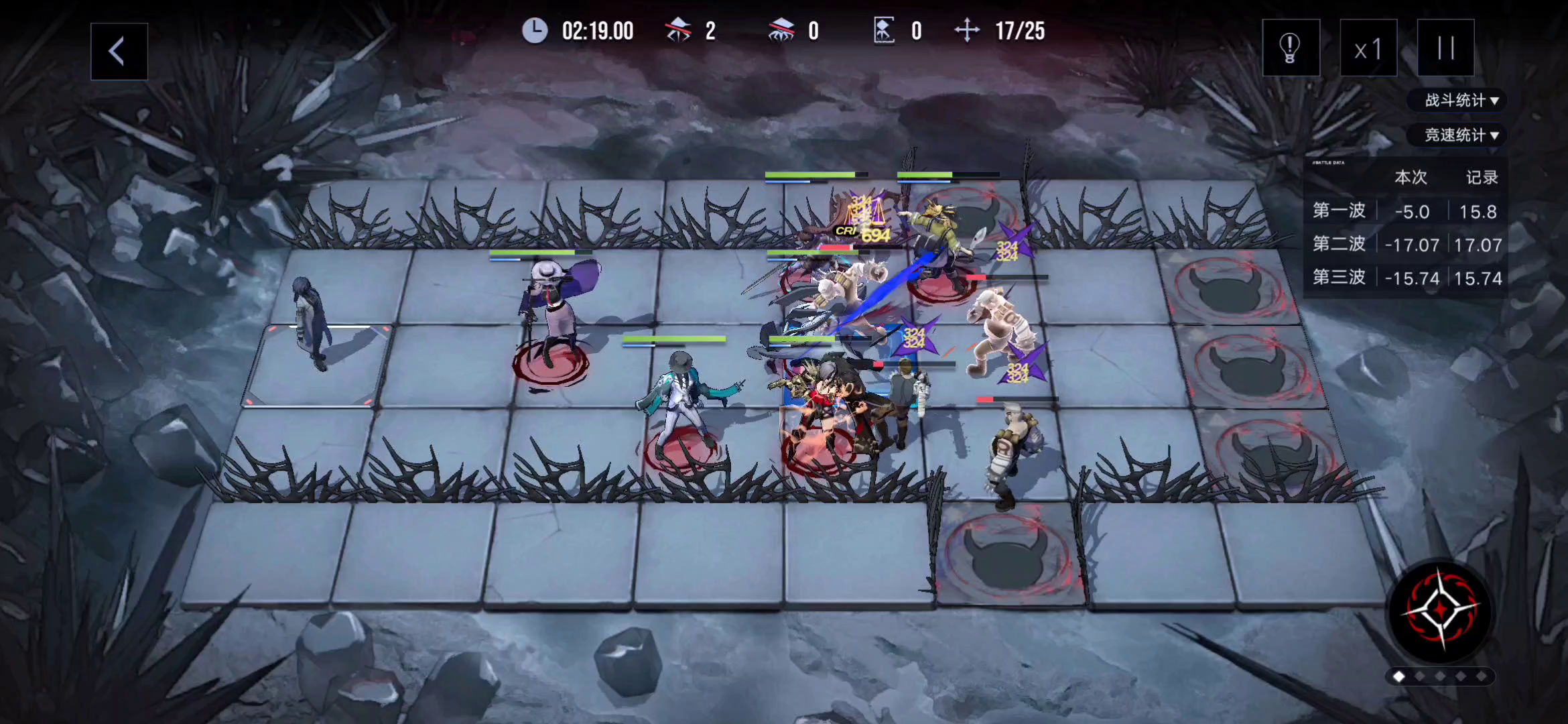Toggle the first pagination dot near the compass
This screenshot has height=724, width=1568.
tap(1398, 677)
